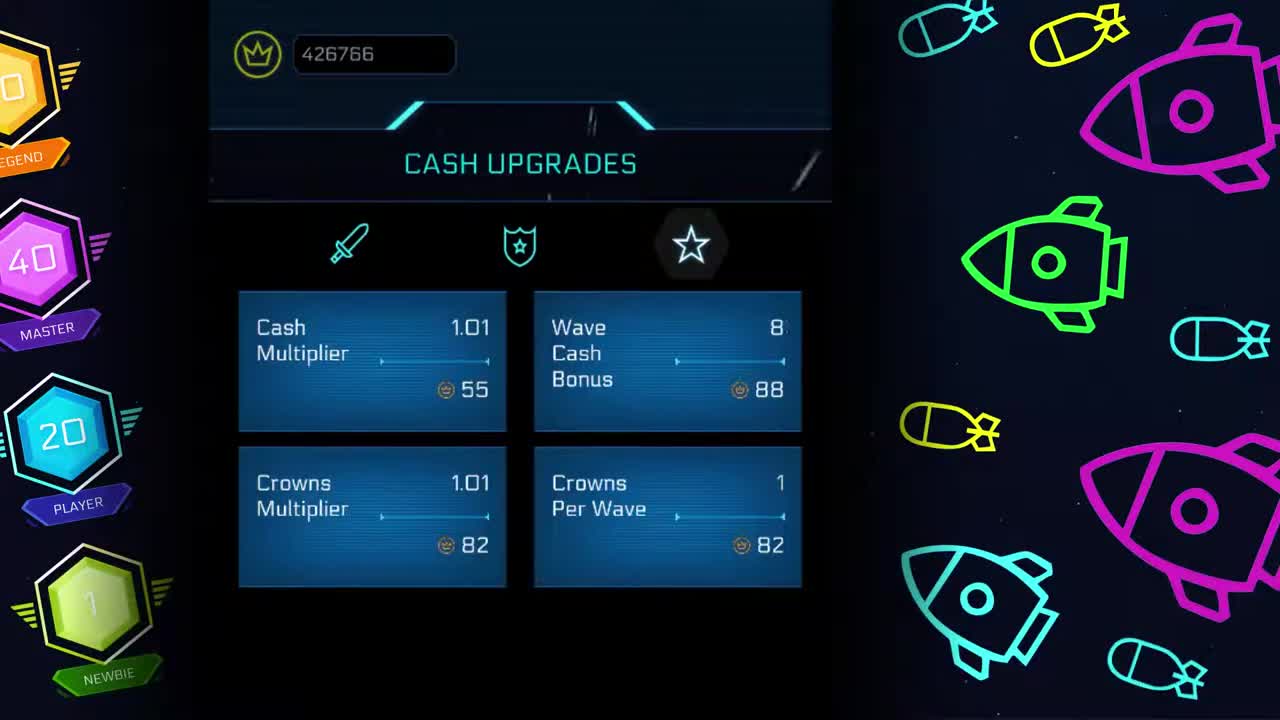
Task: Click the crown currency icon
Action: coord(257,54)
